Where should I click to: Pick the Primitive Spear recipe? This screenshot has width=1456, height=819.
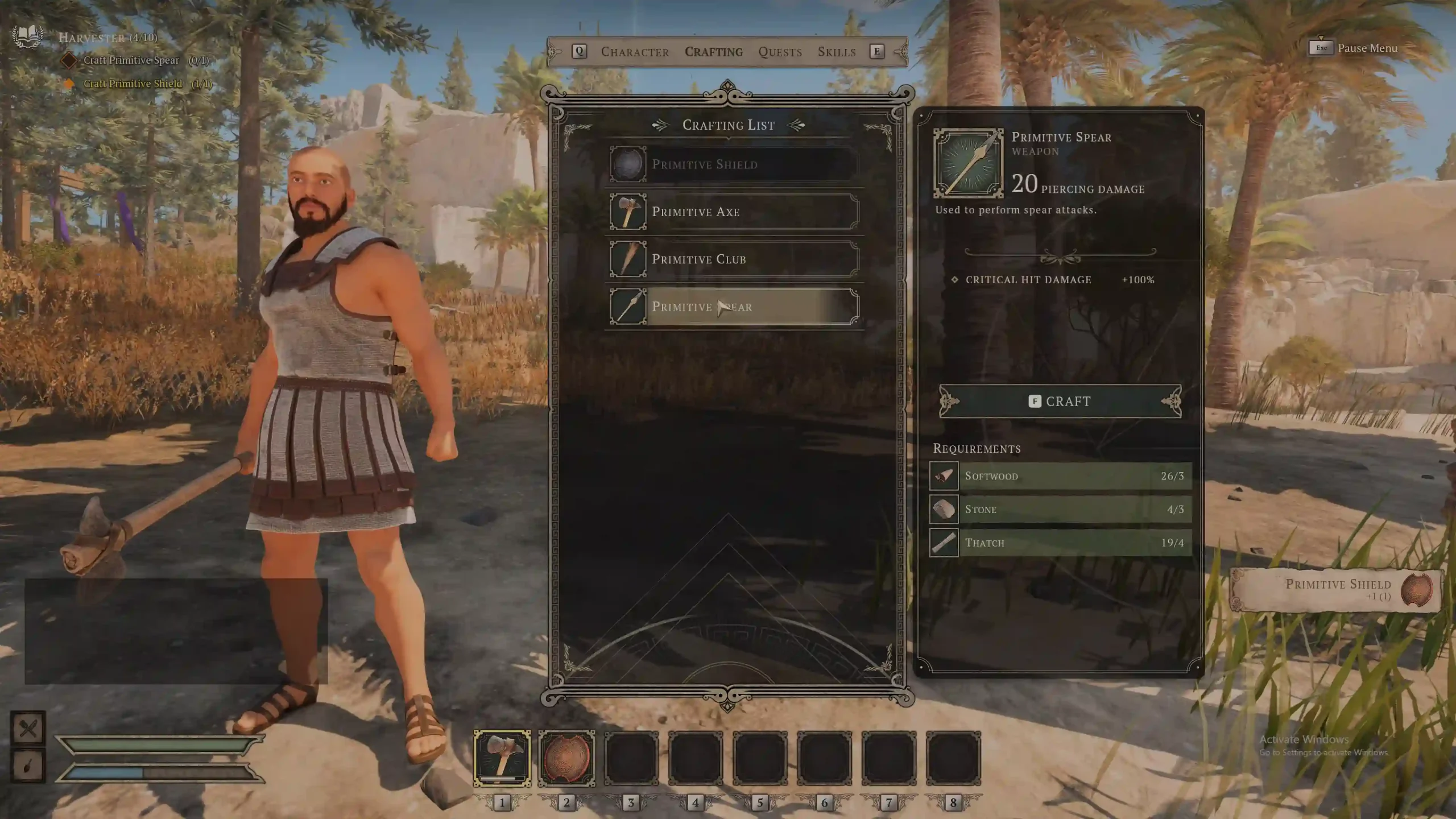tap(734, 307)
